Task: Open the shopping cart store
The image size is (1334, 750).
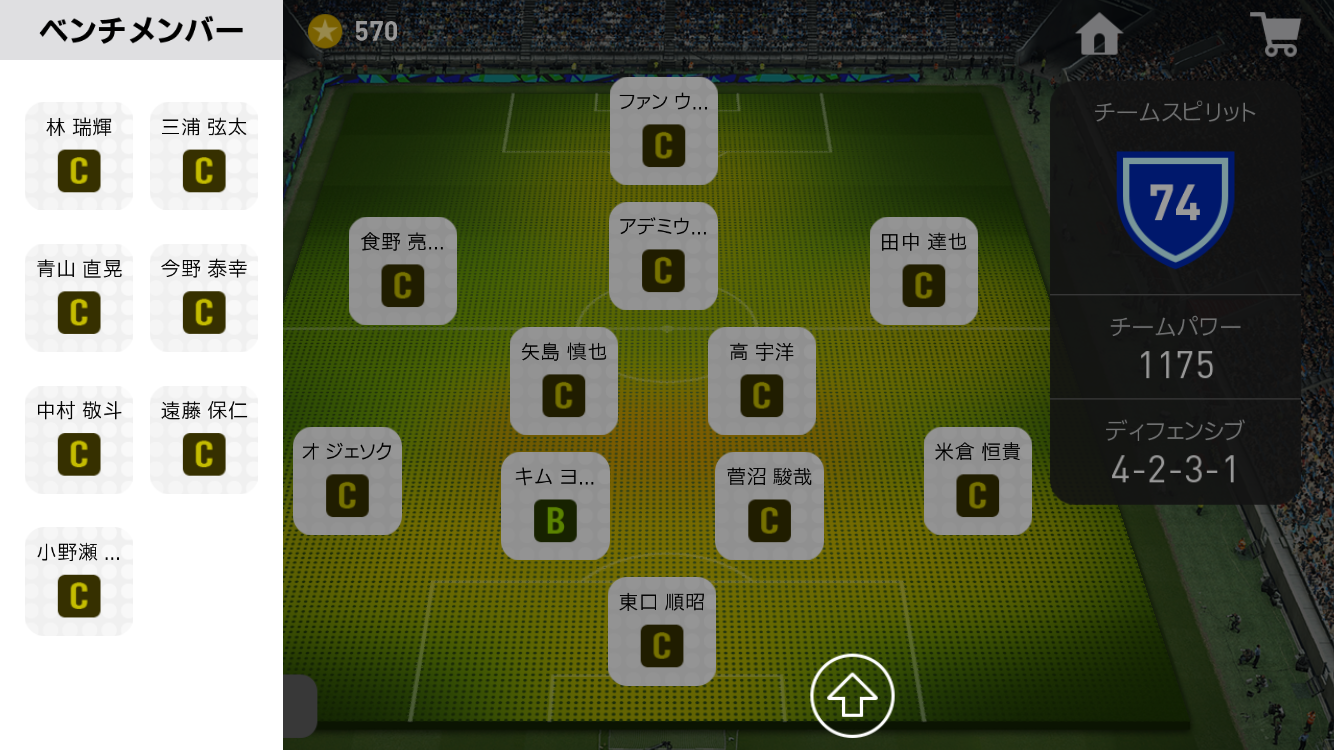Action: coord(1275,34)
